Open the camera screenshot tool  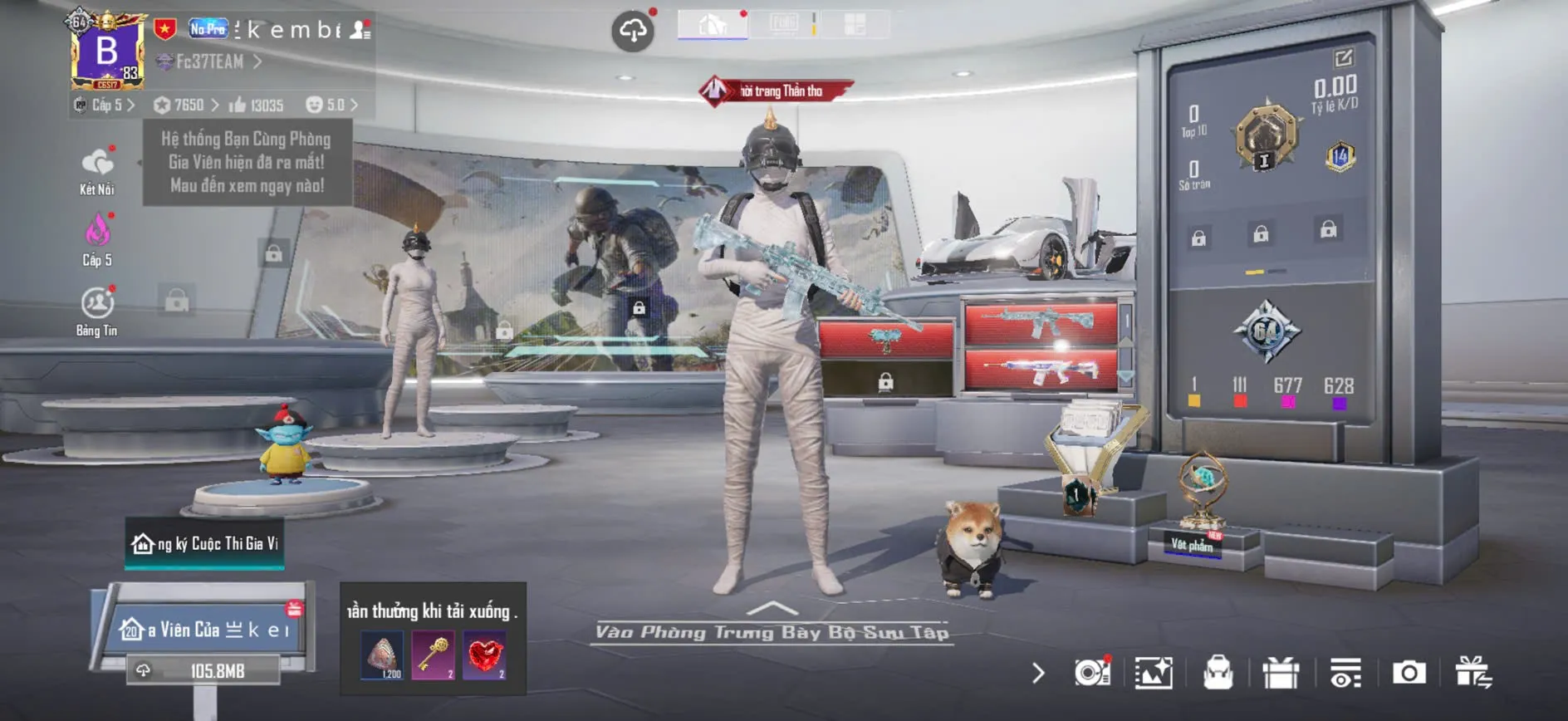(1409, 673)
